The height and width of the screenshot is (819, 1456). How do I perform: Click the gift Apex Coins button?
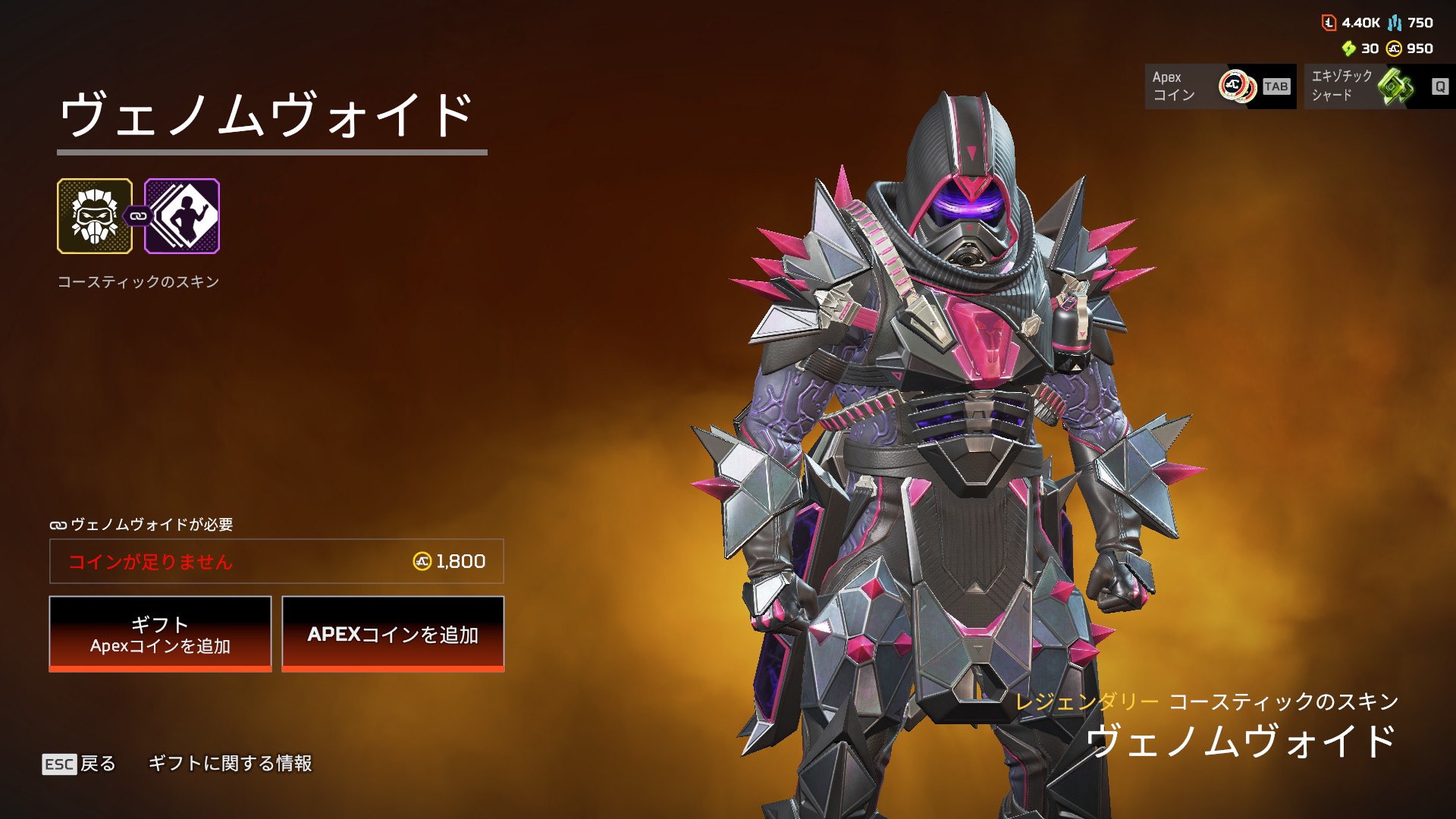coord(160,634)
